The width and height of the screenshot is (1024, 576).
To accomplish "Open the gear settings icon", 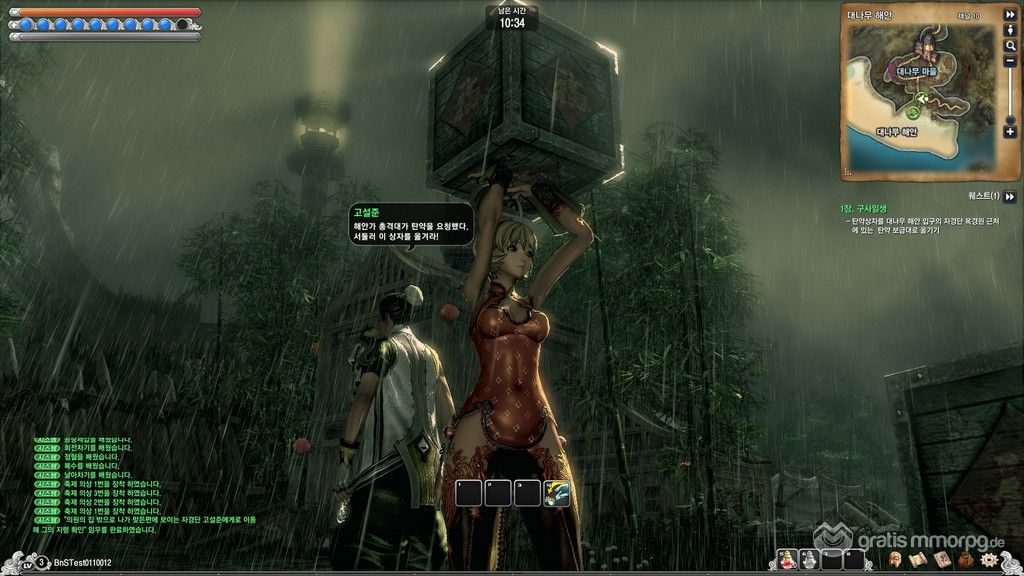I will 990,560.
